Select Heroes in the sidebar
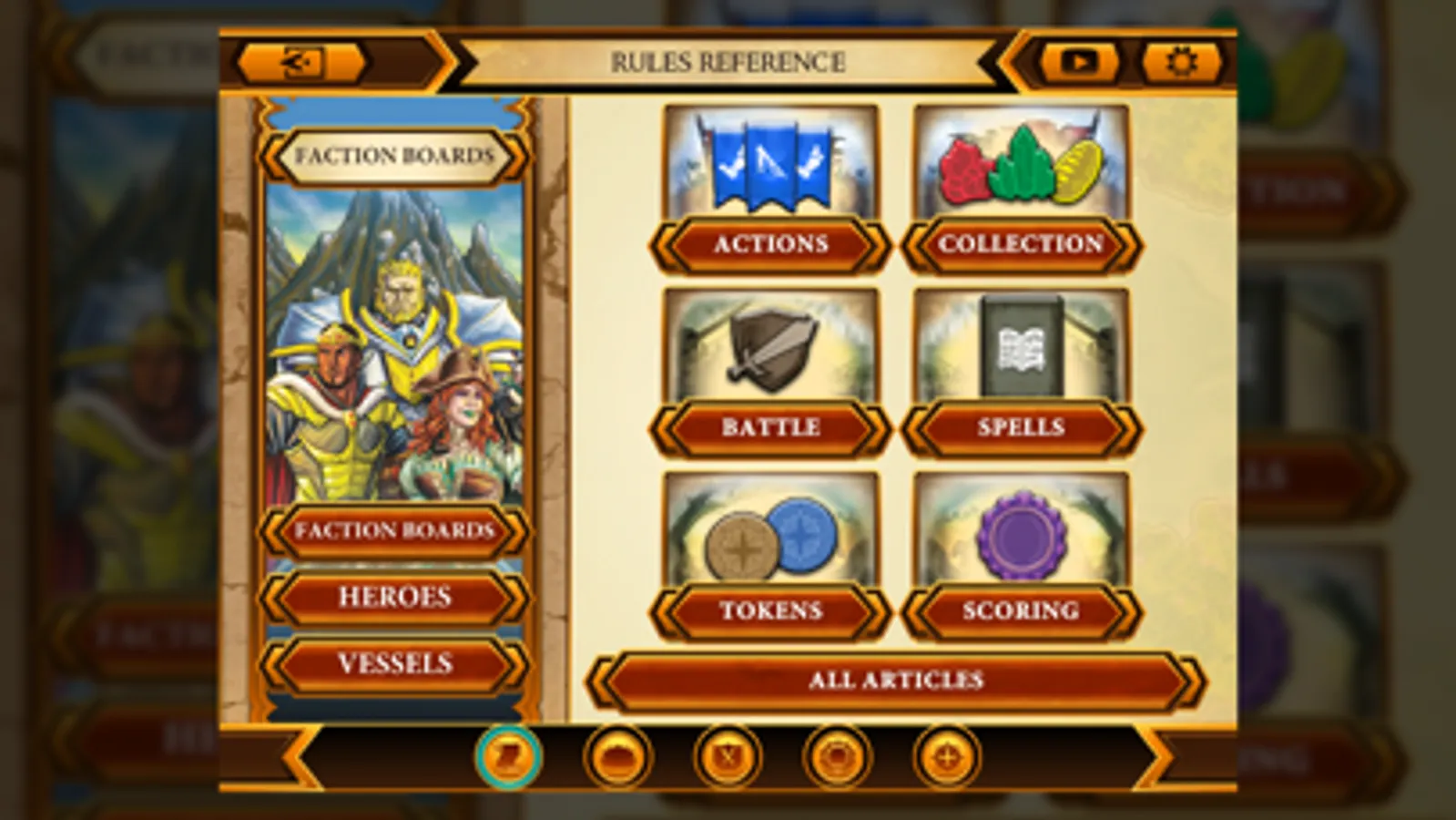1456x820 pixels. pos(394,599)
